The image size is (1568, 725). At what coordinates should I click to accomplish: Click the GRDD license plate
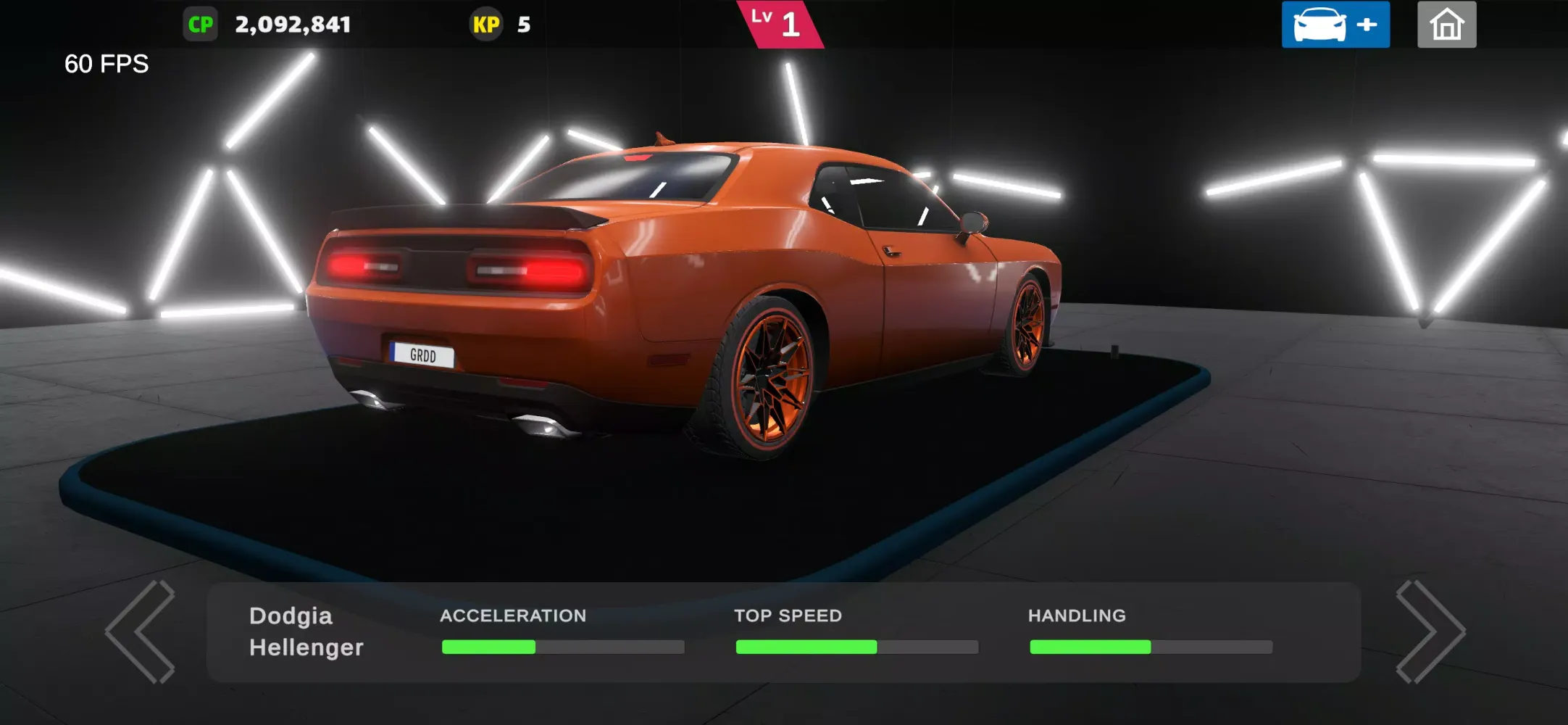(x=422, y=356)
